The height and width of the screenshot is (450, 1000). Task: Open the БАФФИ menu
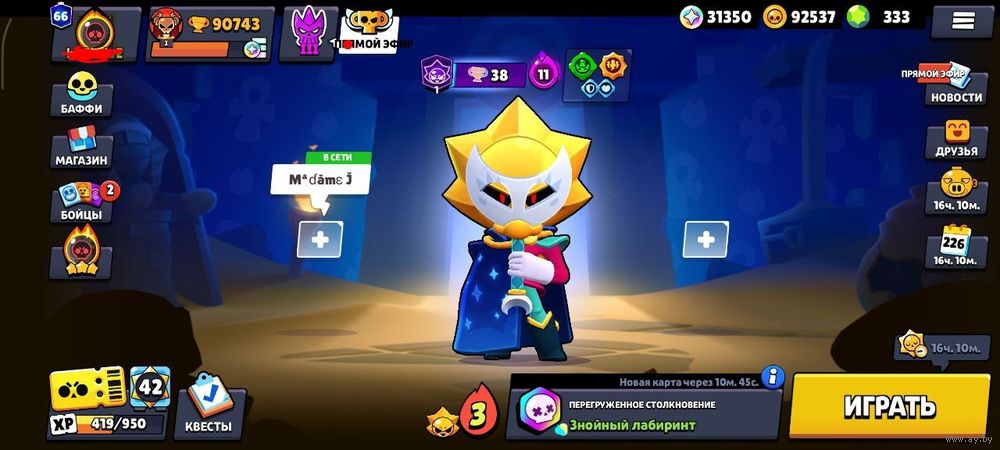coord(81,96)
